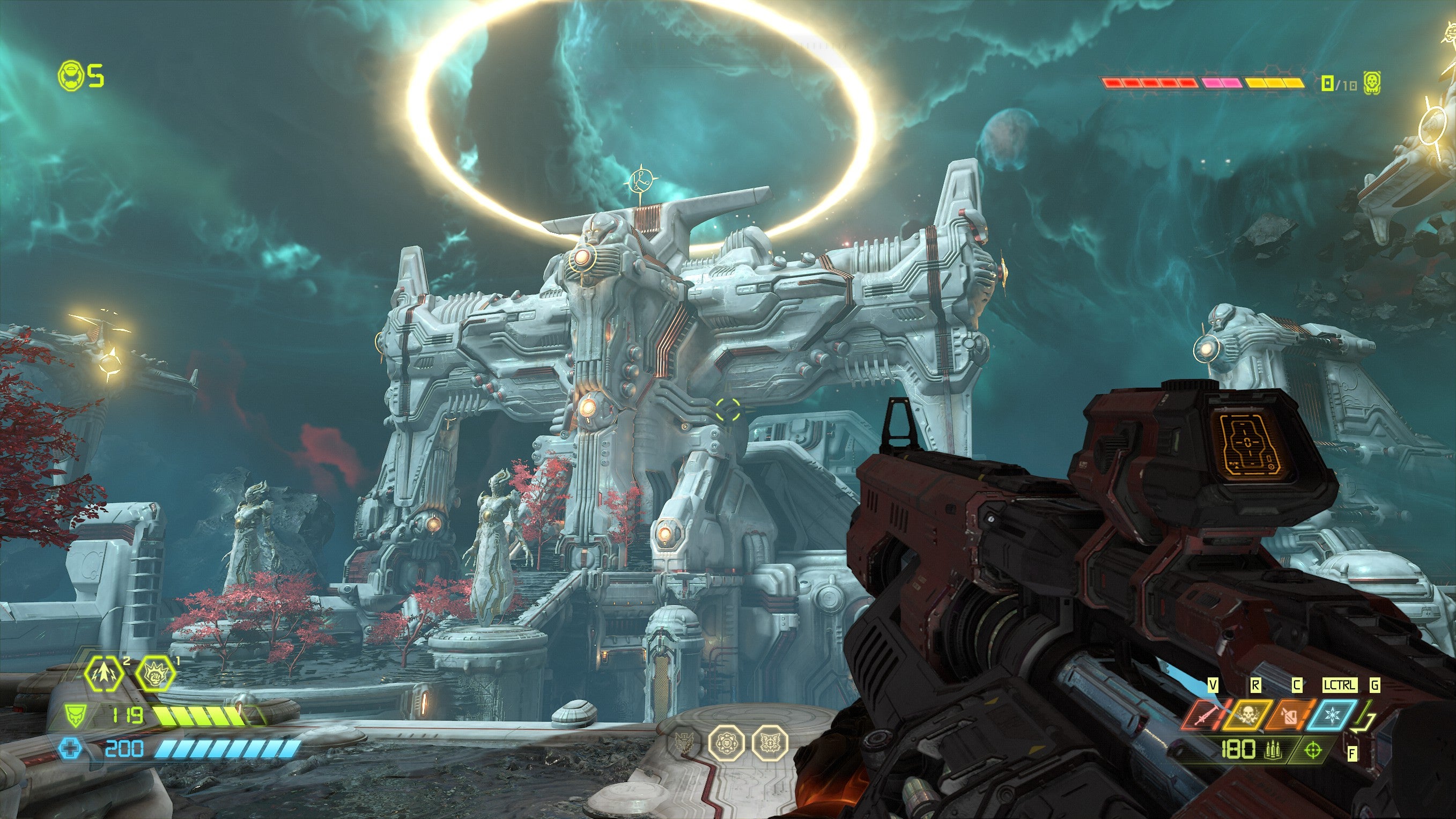Click the green crosshair weapon mod icon
Viewport: 1456px width, 819px height.
(1313, 750)
